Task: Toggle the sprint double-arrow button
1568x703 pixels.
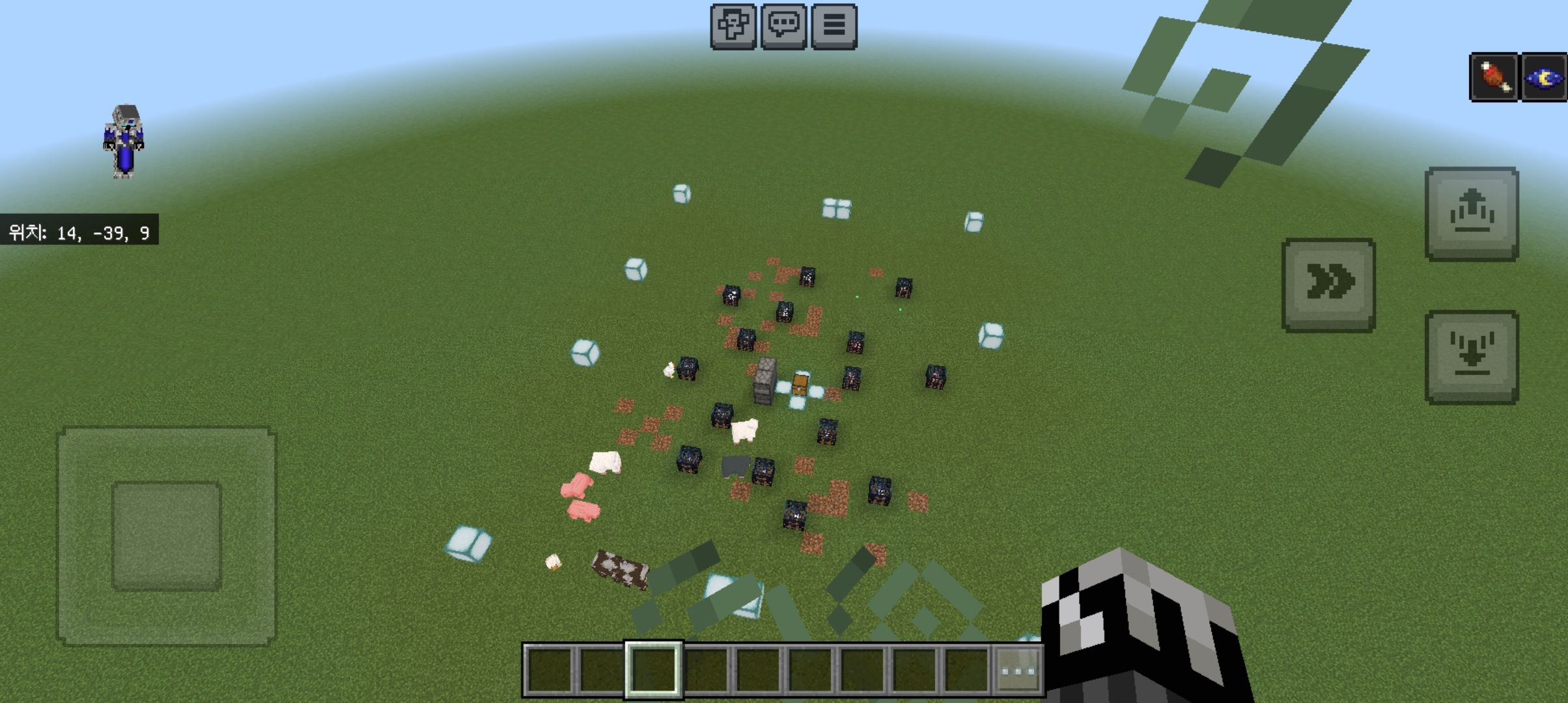Action: [x=1328, y=284]
